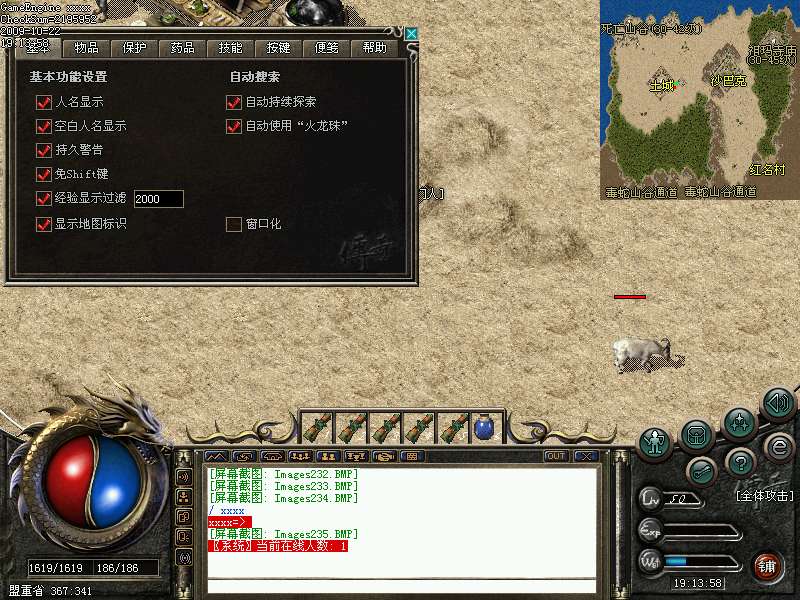Uncheck the 持久警告 option

[43, 150]
